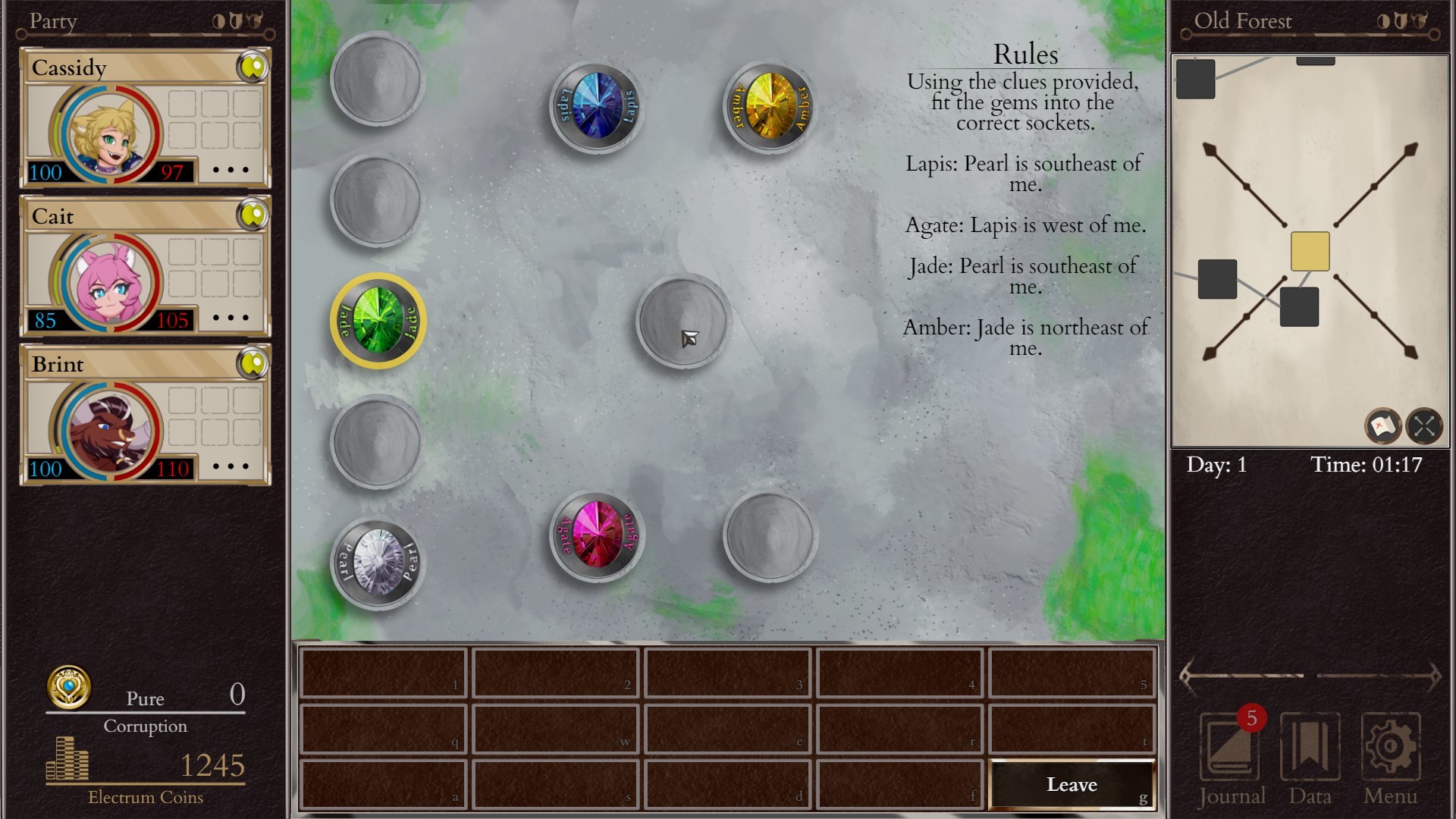Toggle the yellow orb on Cassidy's card
The image size is (1456, 819).
(253, 67)
